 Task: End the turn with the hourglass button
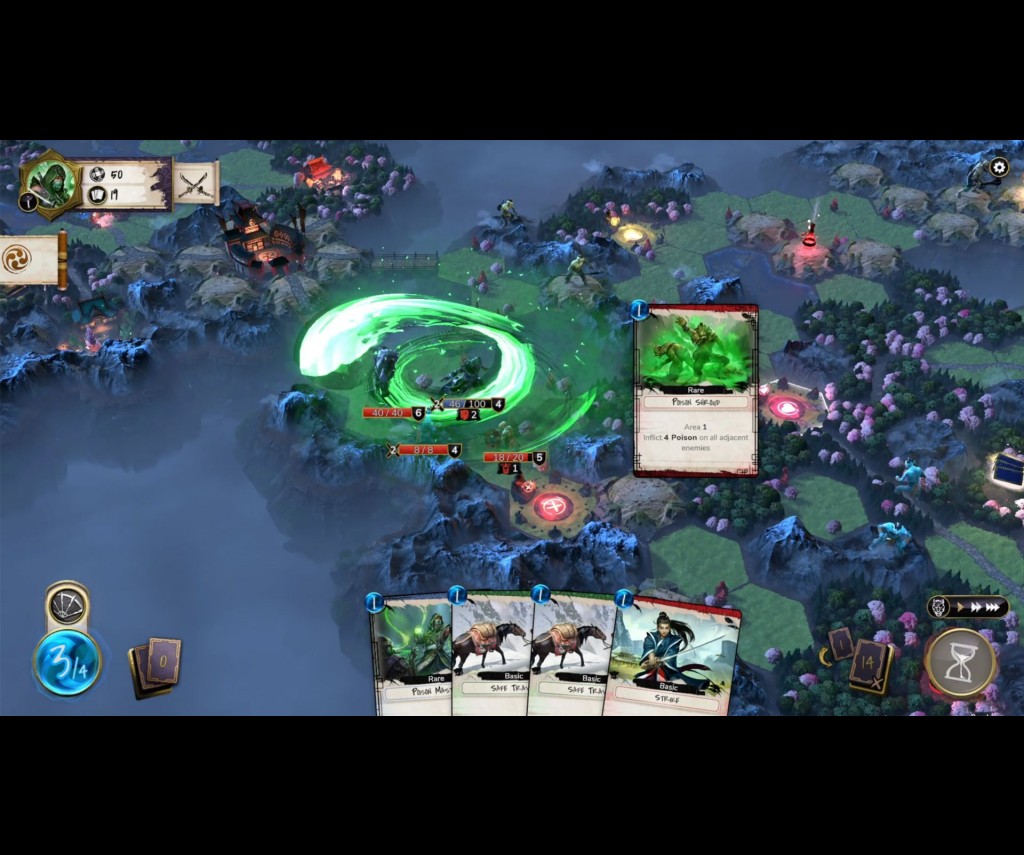tap(960, 662)
